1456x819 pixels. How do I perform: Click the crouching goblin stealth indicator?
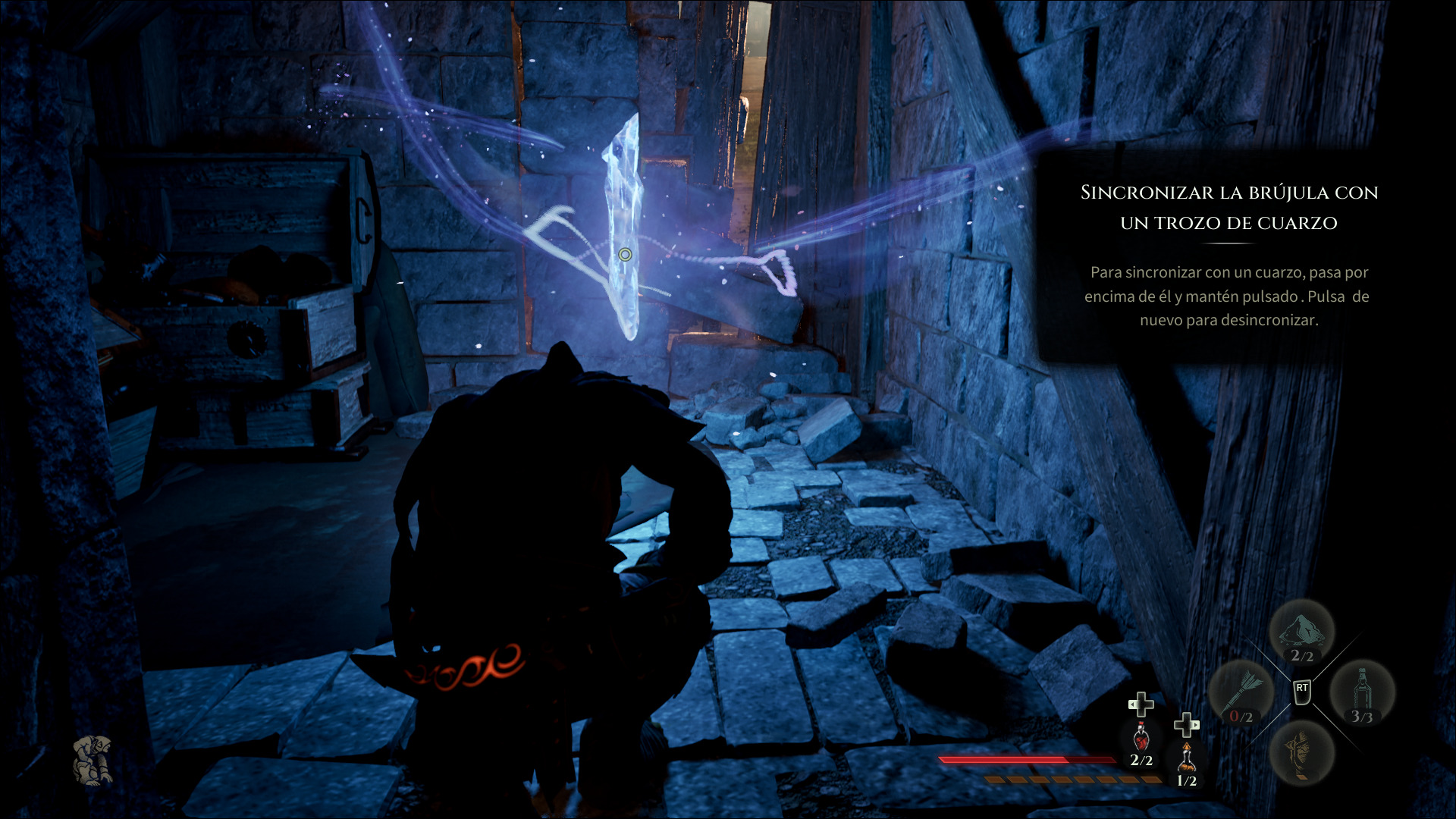93,759
